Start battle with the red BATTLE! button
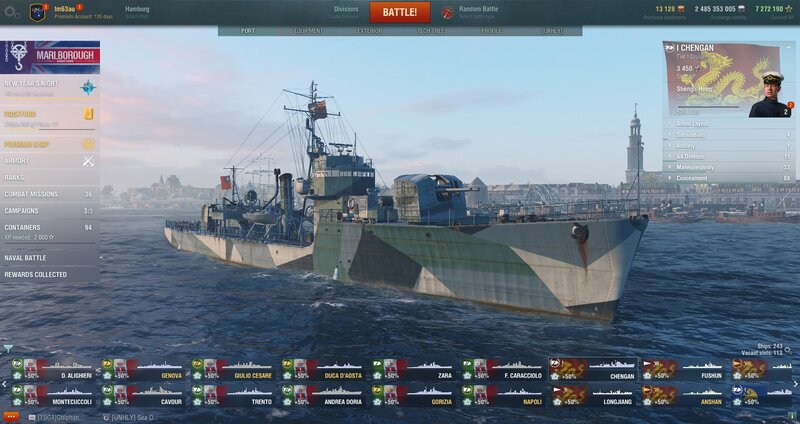This screenshot has width=800, height=424. point(400,13)
